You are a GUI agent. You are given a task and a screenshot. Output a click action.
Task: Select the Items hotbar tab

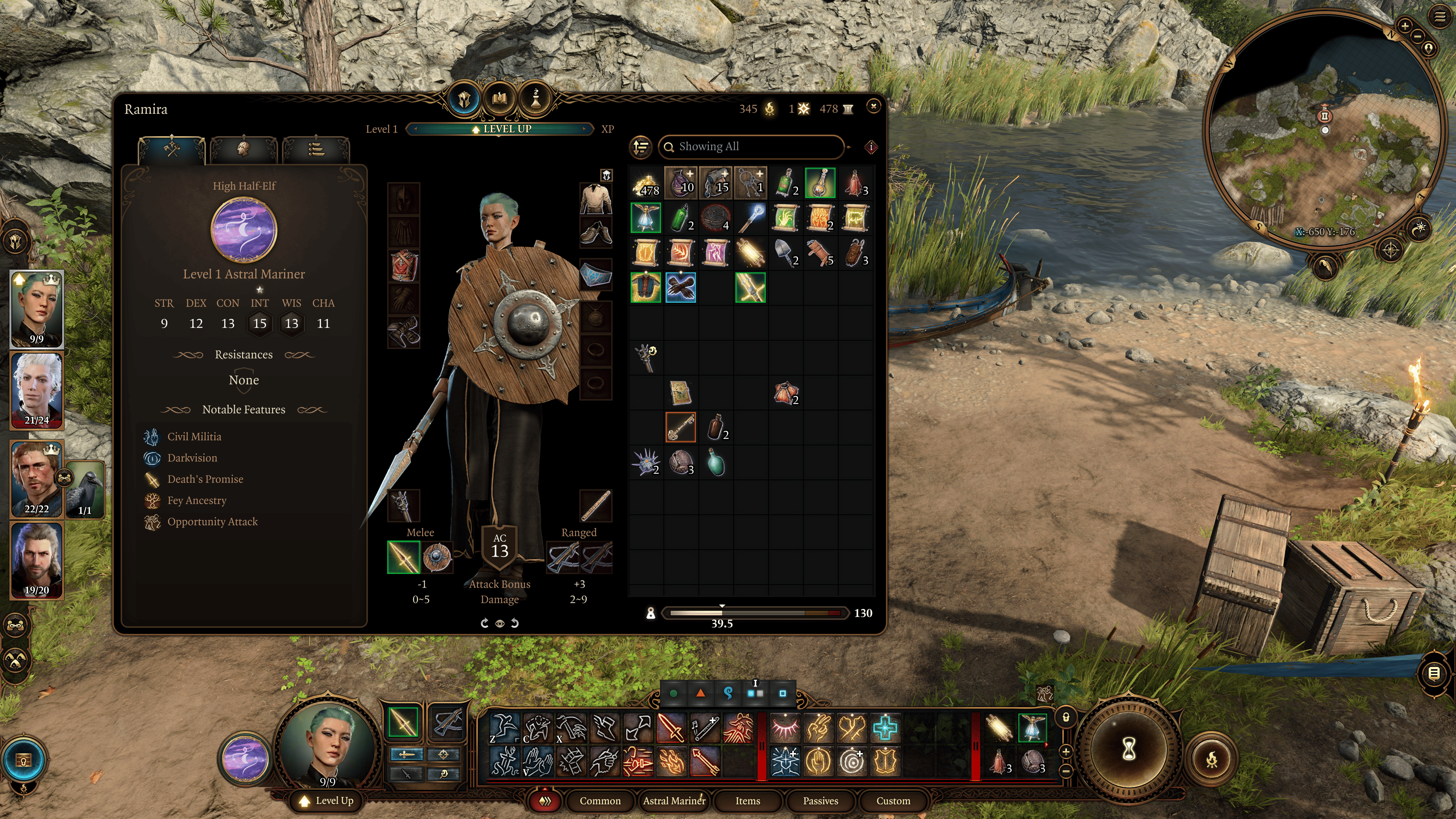pos(747,800)
